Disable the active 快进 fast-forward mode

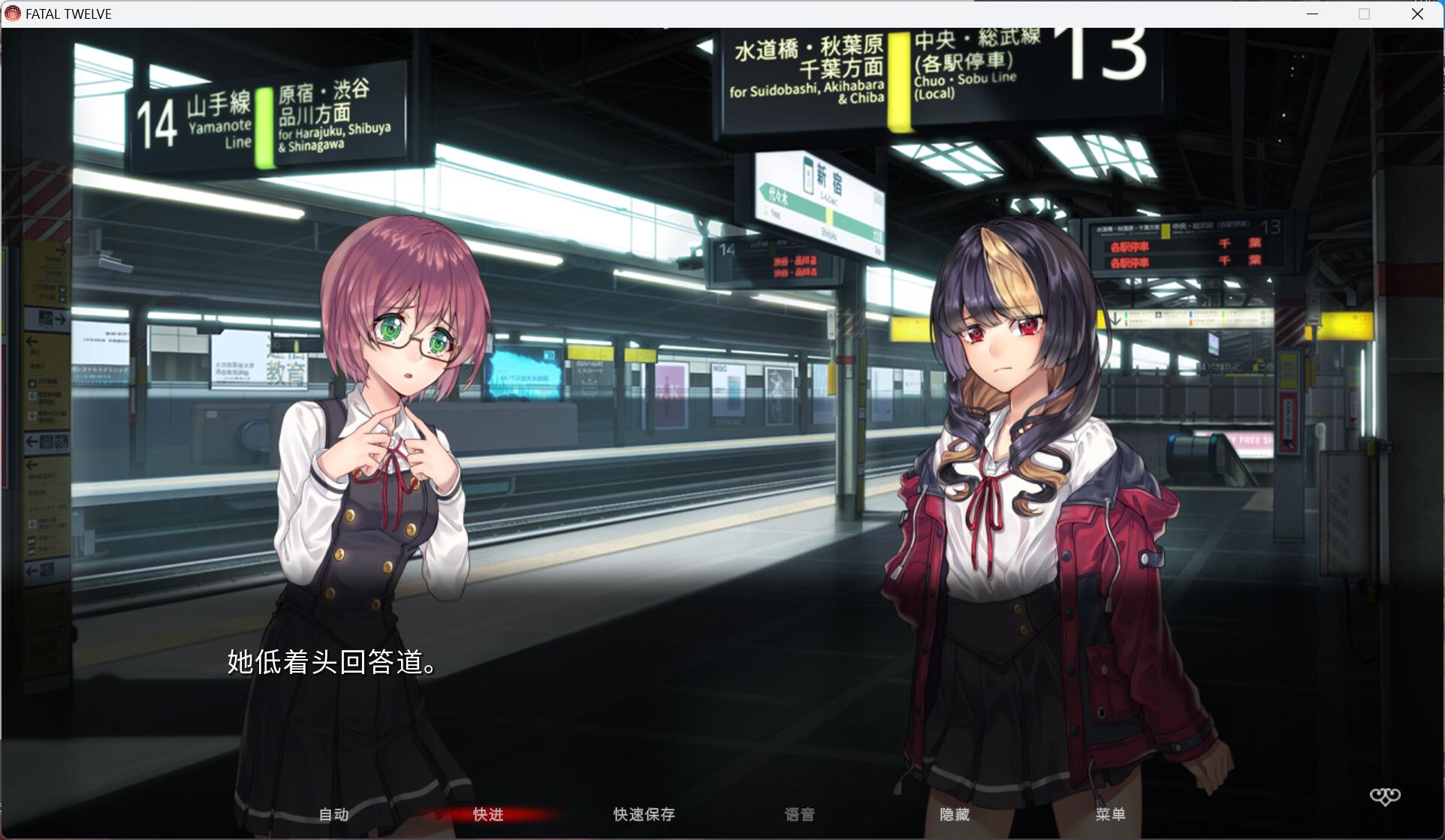(487, 814)
